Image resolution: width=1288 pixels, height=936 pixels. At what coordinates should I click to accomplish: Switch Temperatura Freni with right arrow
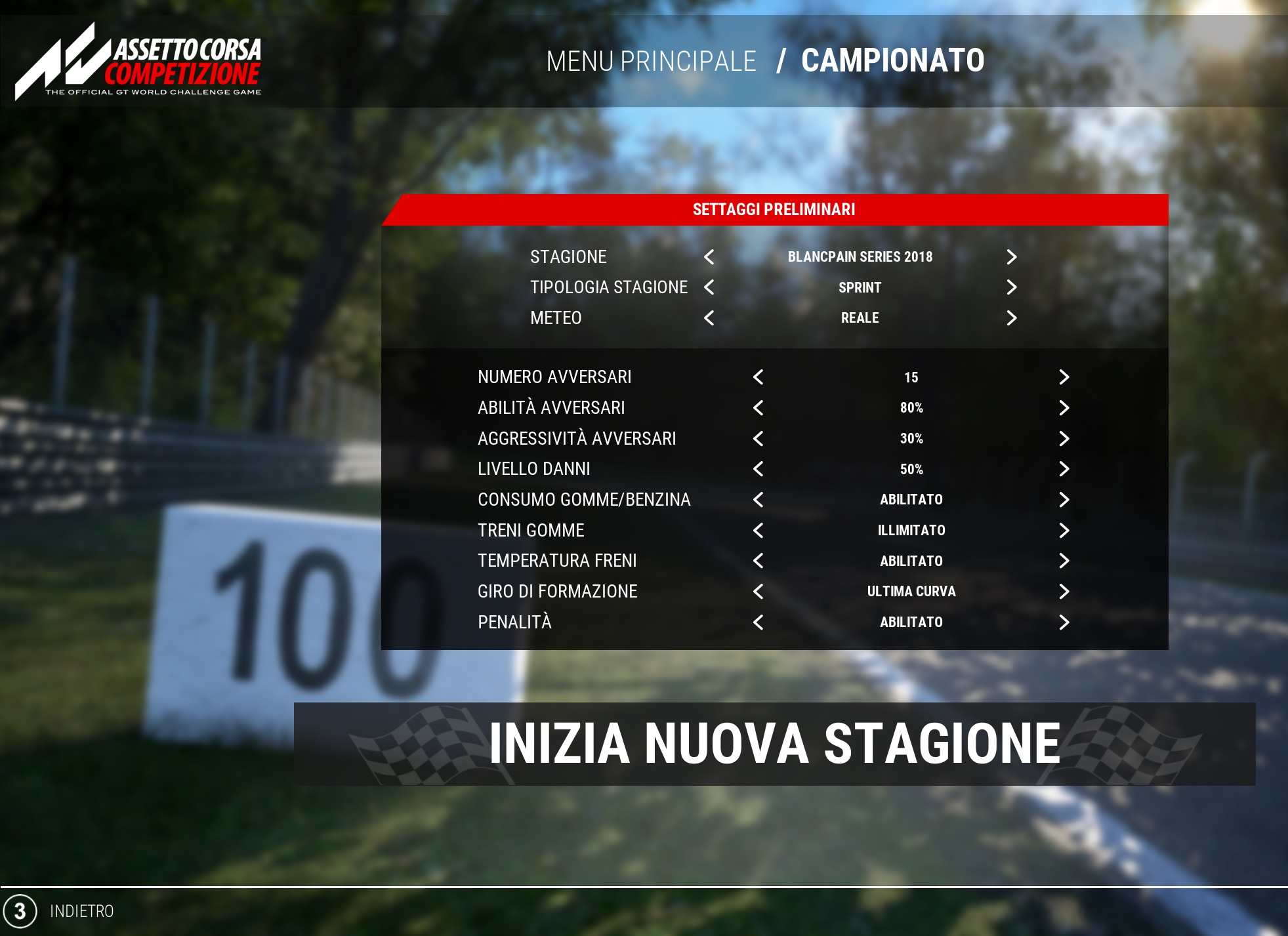1064,561
